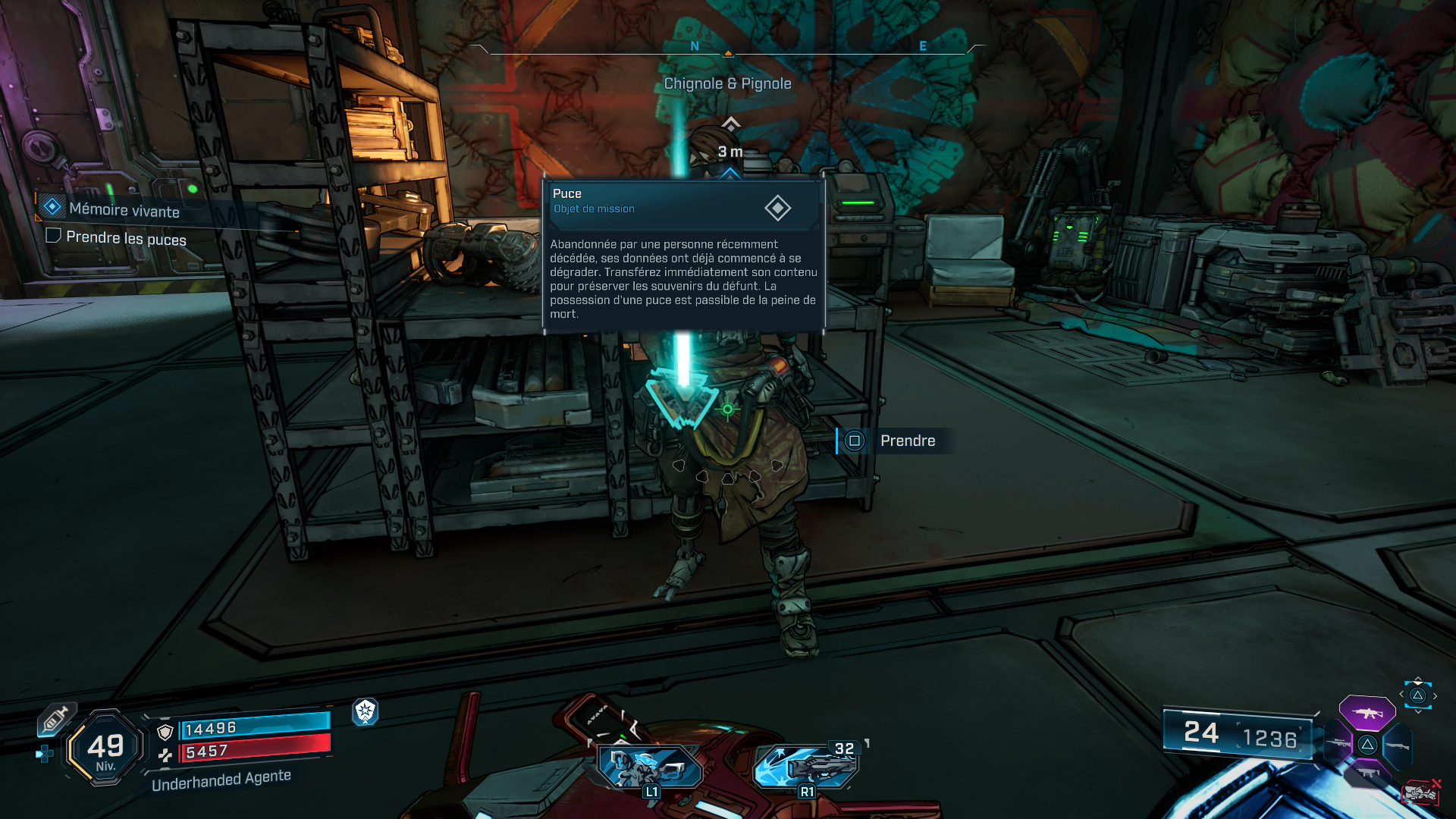Click the red vehicle icon with cross
Image resolution: width=1456 pixels, height=819 pixels.
(x=1421, y=792)
